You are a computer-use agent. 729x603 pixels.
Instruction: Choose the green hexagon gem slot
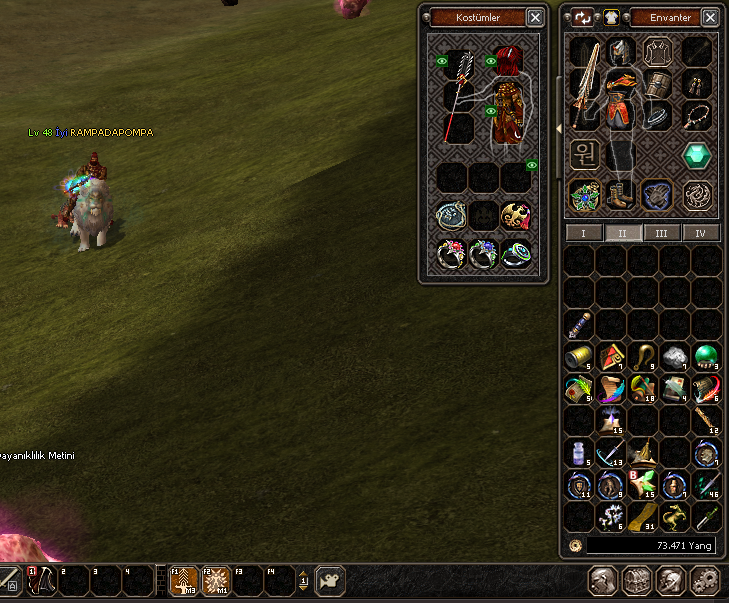tap(697, 154)
